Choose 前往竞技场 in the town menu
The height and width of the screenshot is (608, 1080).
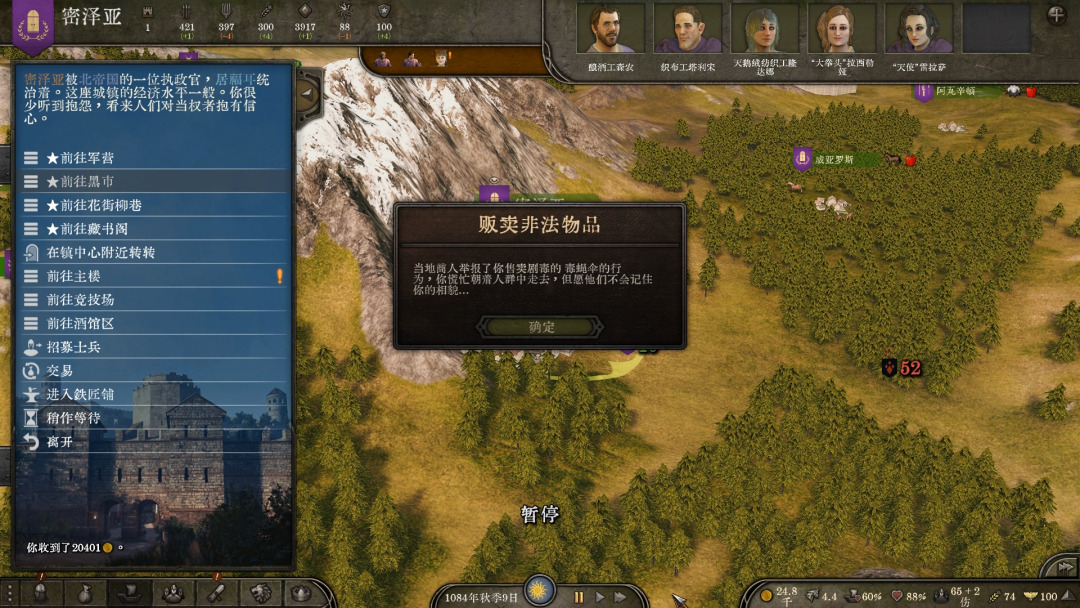coord(80,299)
